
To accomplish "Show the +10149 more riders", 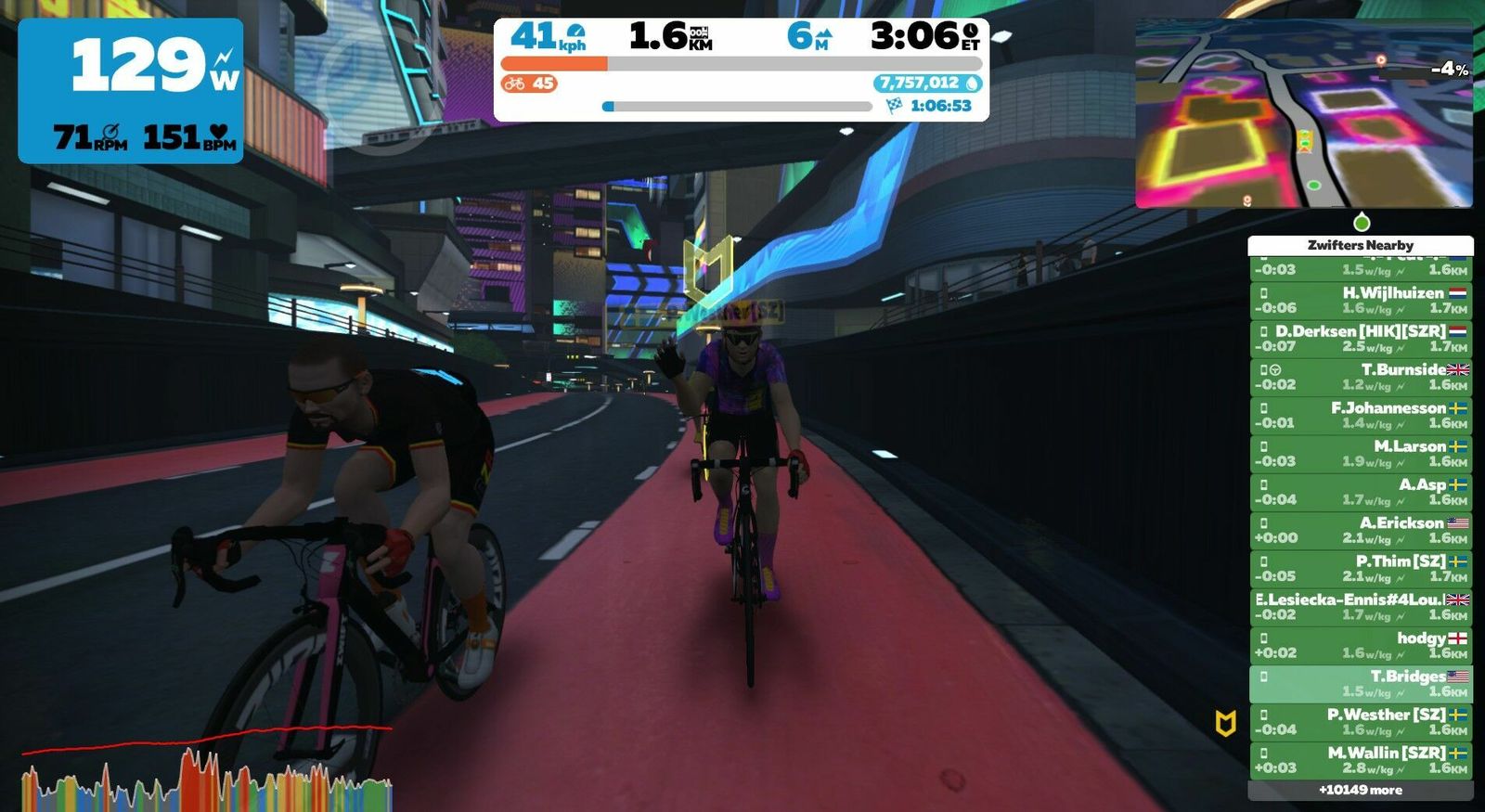I will [x=1360, y=790].
